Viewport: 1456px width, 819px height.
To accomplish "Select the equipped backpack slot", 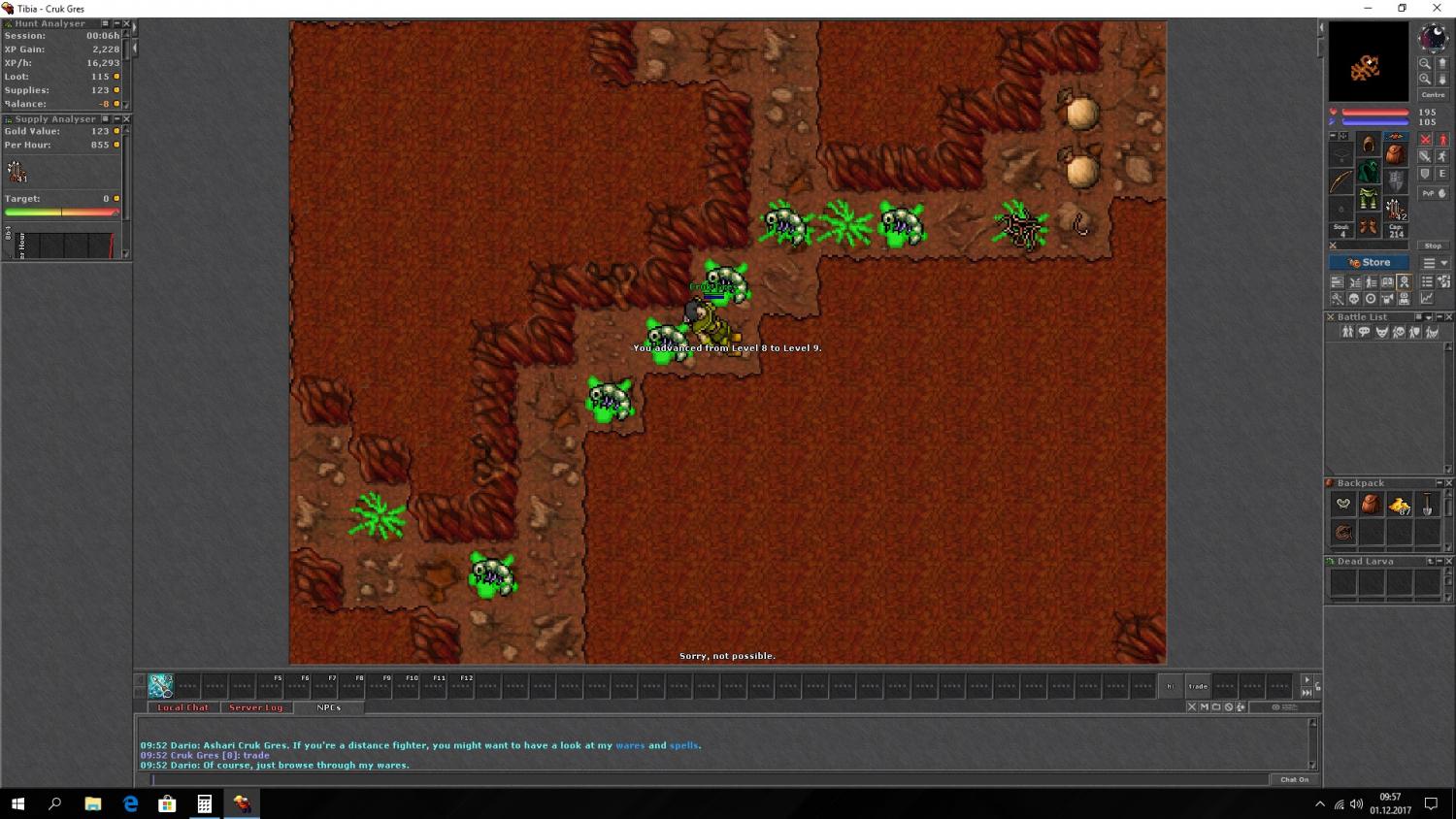I will tap(1396, 154).
